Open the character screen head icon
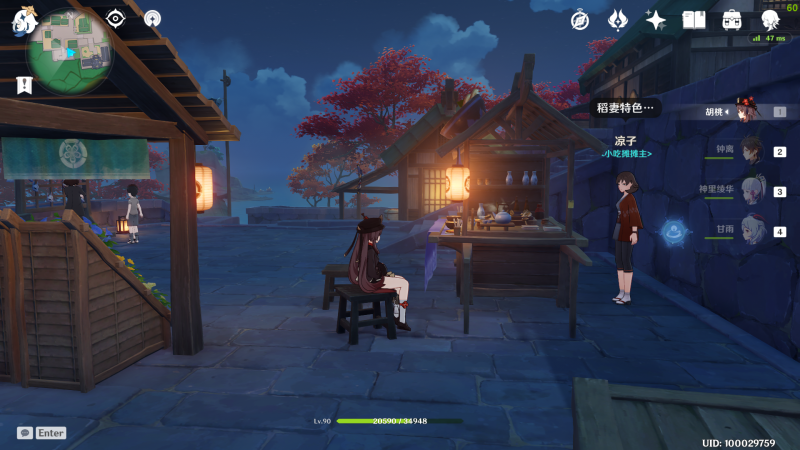Viewport: 800px width, 450px height. 770,20
